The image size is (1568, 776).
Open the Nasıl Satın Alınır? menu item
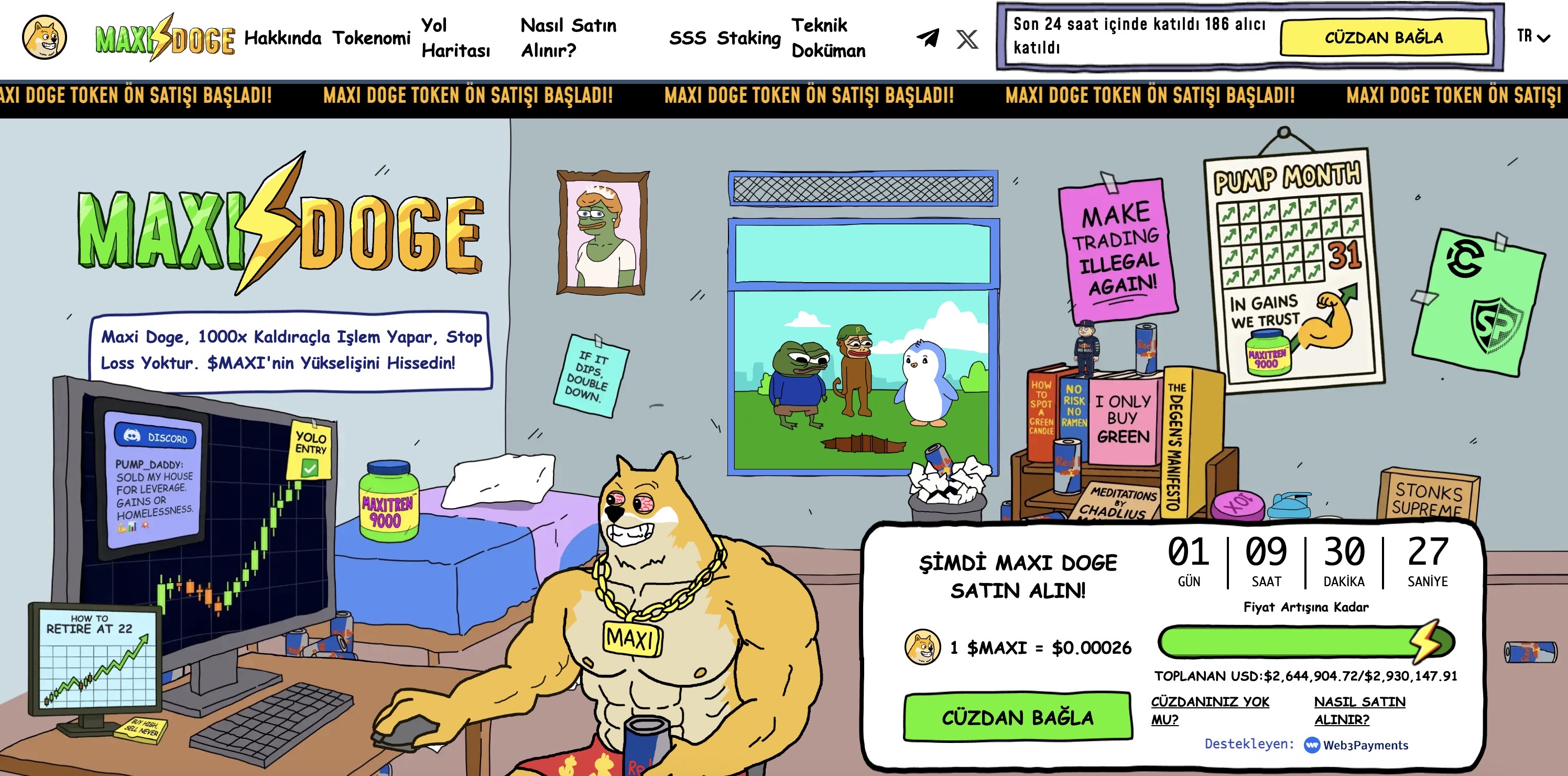click(x=568, y=38)
